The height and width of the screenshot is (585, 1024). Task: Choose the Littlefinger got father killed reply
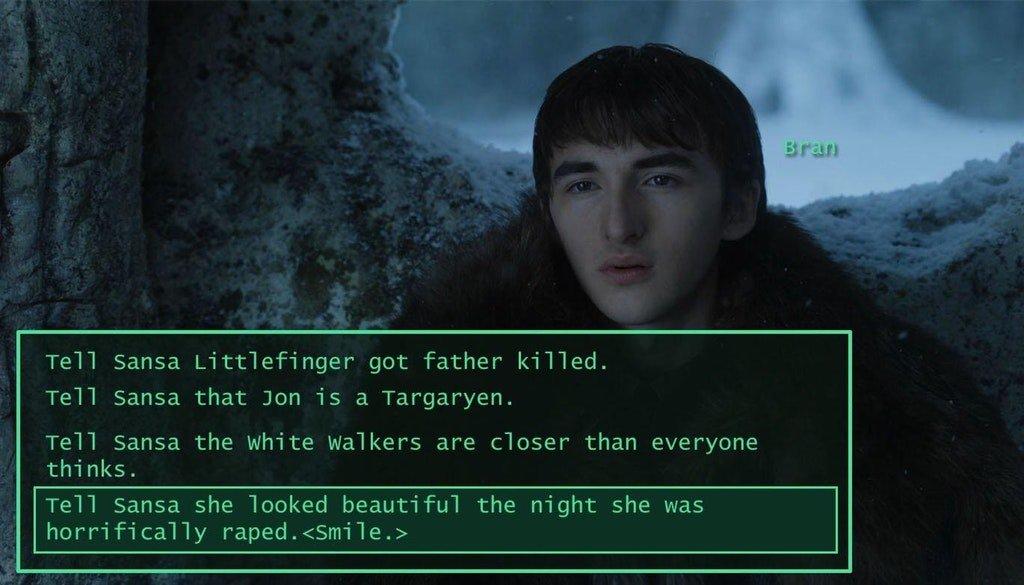click(x=326, y=361)
